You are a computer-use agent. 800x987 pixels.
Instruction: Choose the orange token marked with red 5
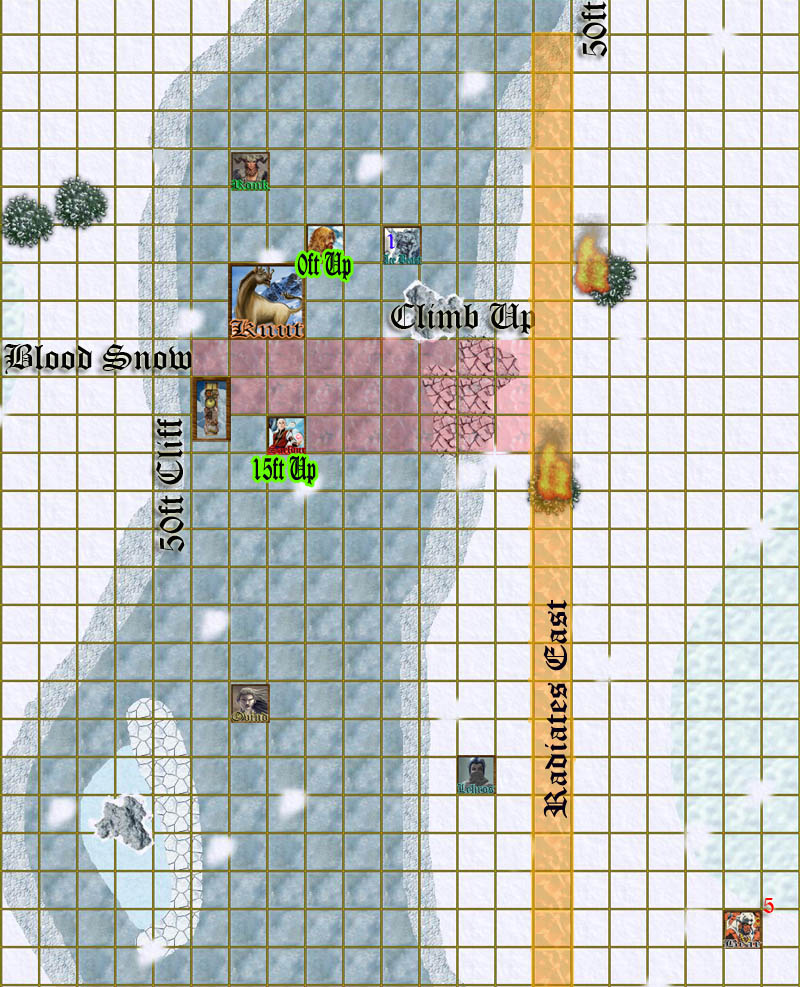pyautogui.click(x=742, y=929)
